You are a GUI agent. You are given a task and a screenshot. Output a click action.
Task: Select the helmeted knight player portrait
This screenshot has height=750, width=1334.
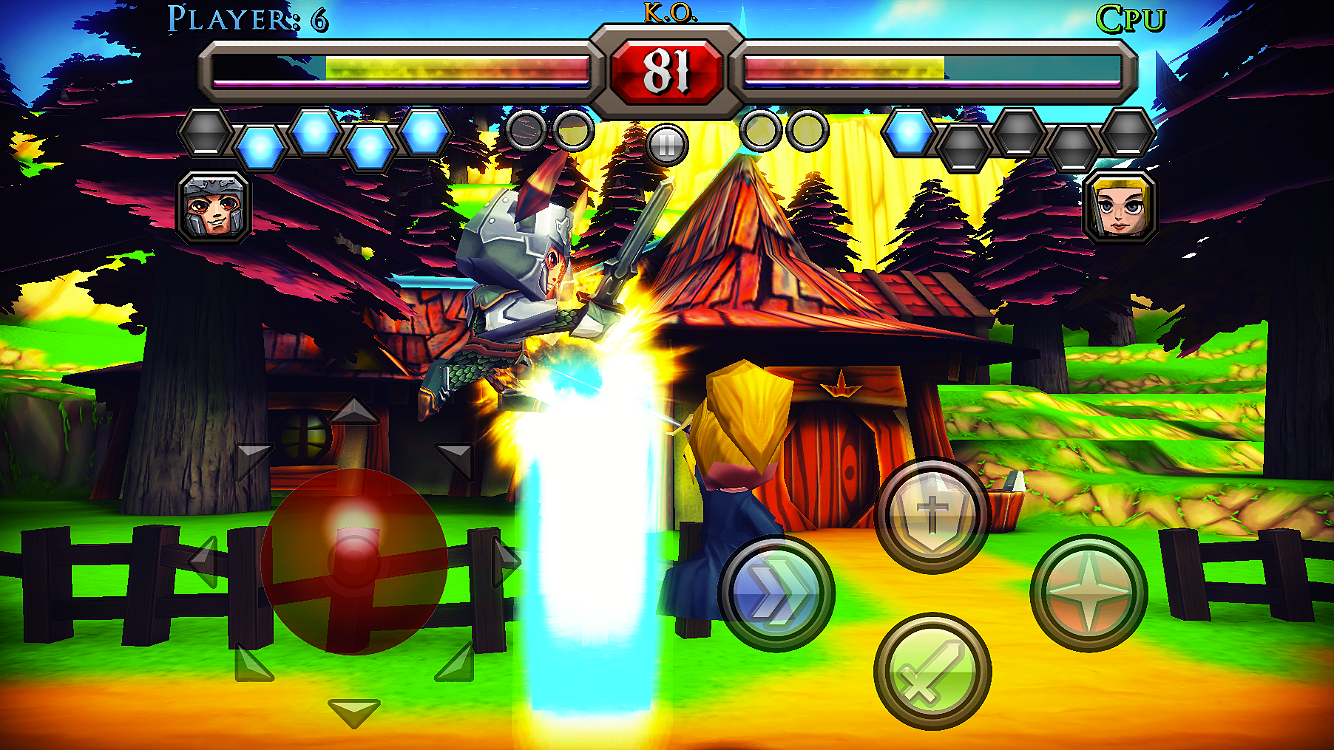[x=214, y=207]
